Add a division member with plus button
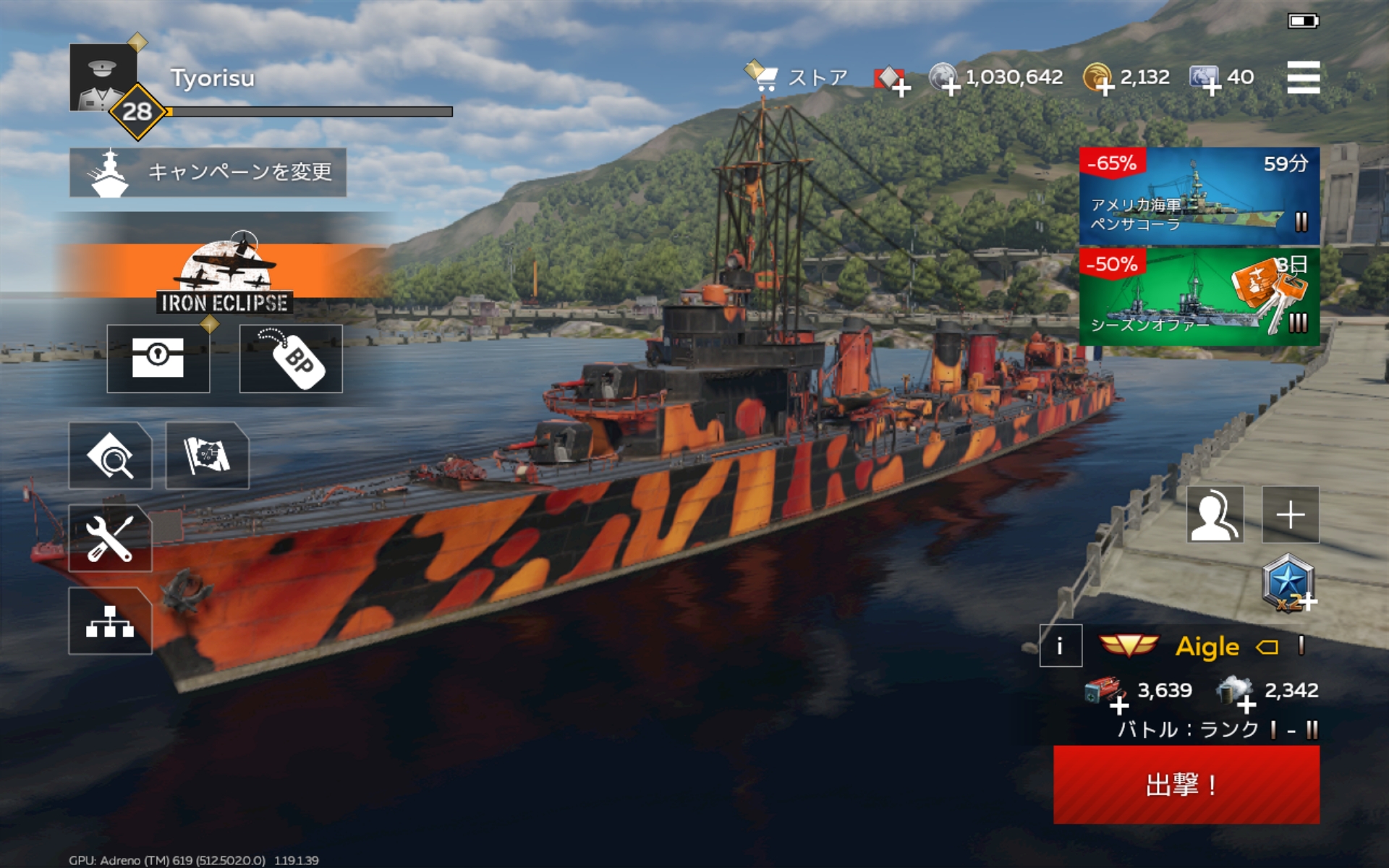The image size is (1389, 868). click(1291, 514)
